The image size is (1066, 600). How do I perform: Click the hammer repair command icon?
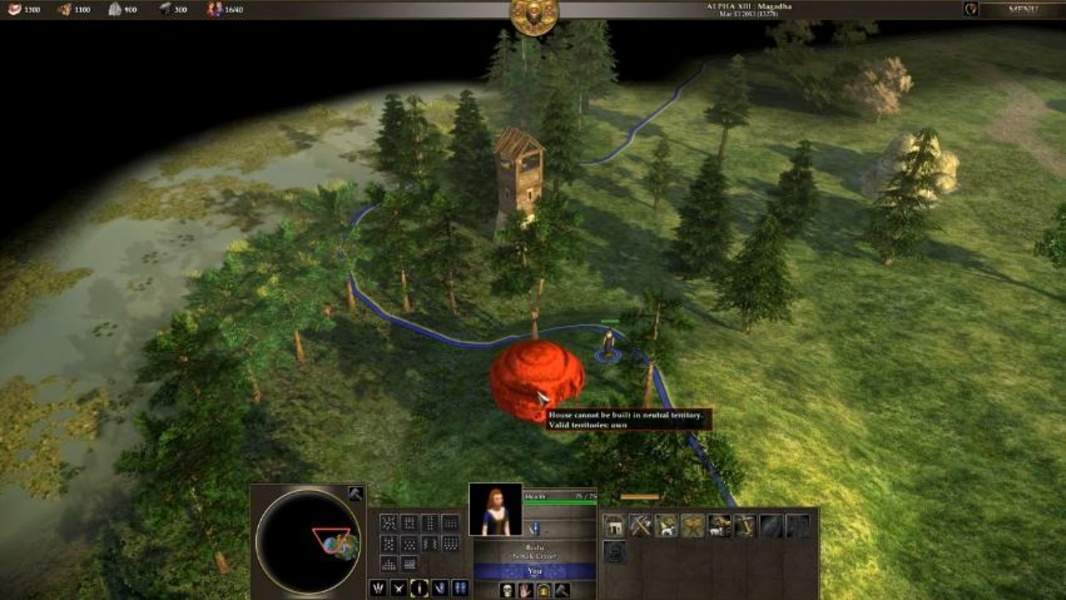pos(562,590)
